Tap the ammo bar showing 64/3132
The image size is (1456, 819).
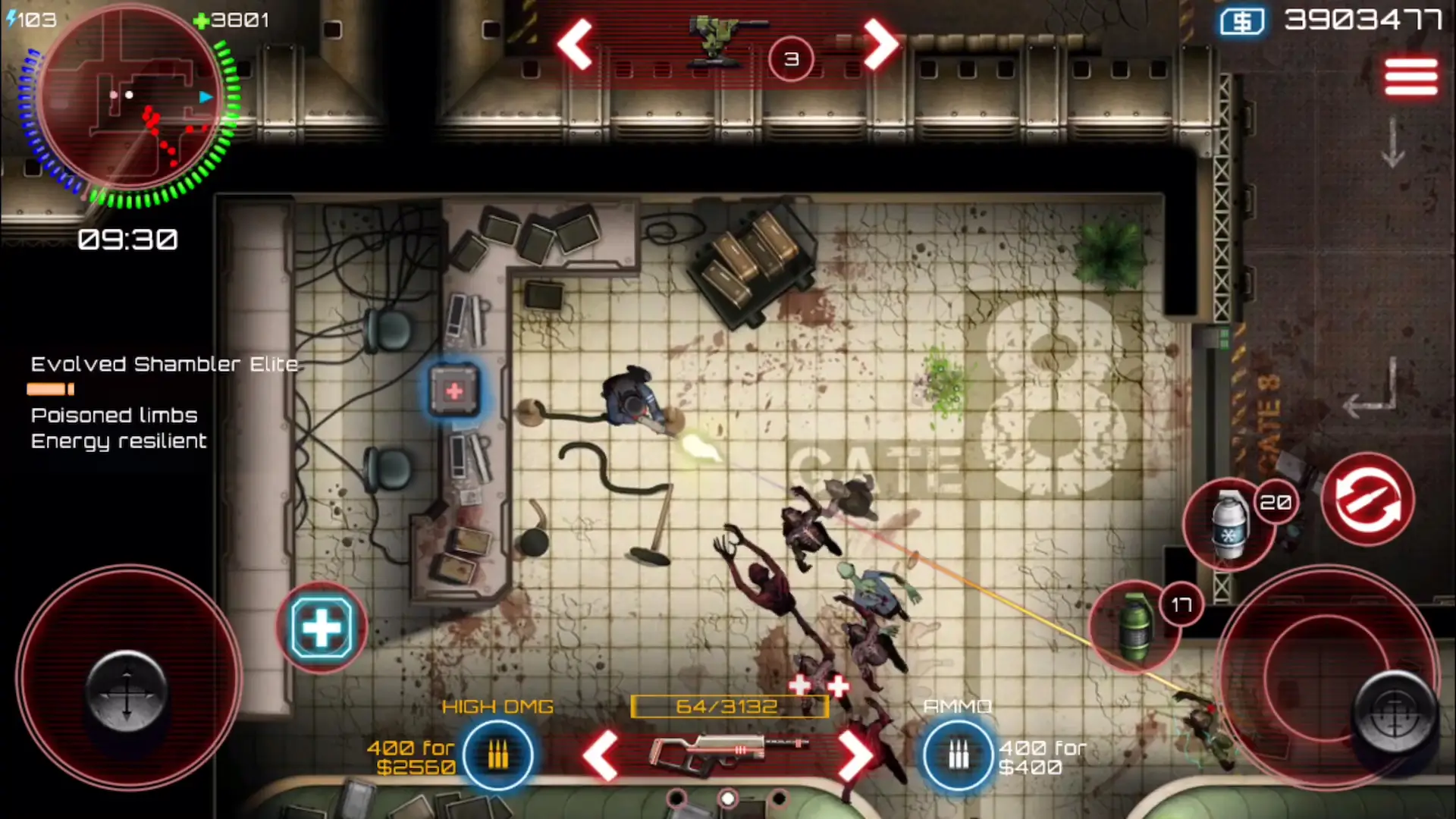[730, 706]
